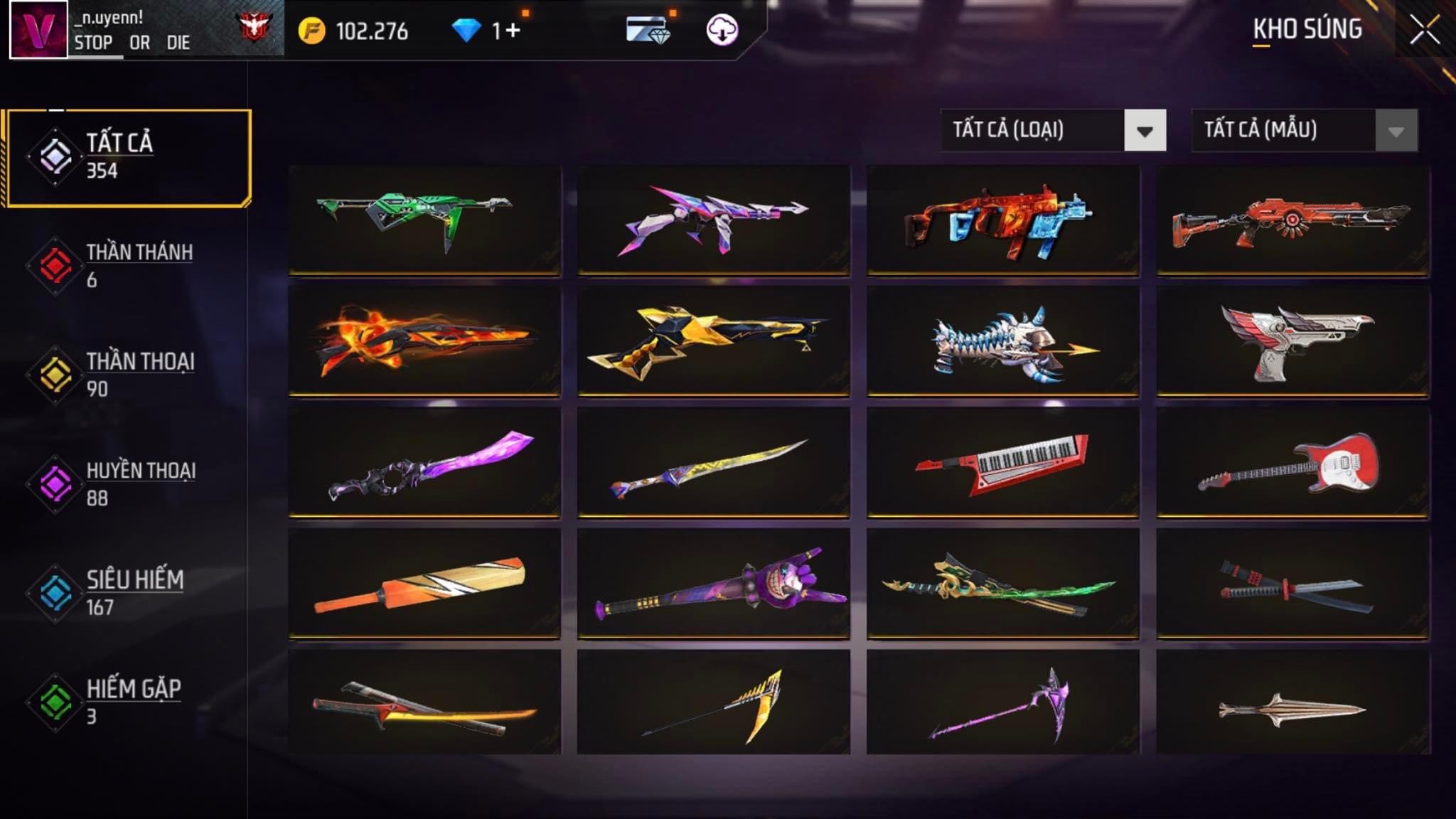Screen dimensions: 1456x819
Task: Add diamonds with the plus button
Action: (513, 31)
